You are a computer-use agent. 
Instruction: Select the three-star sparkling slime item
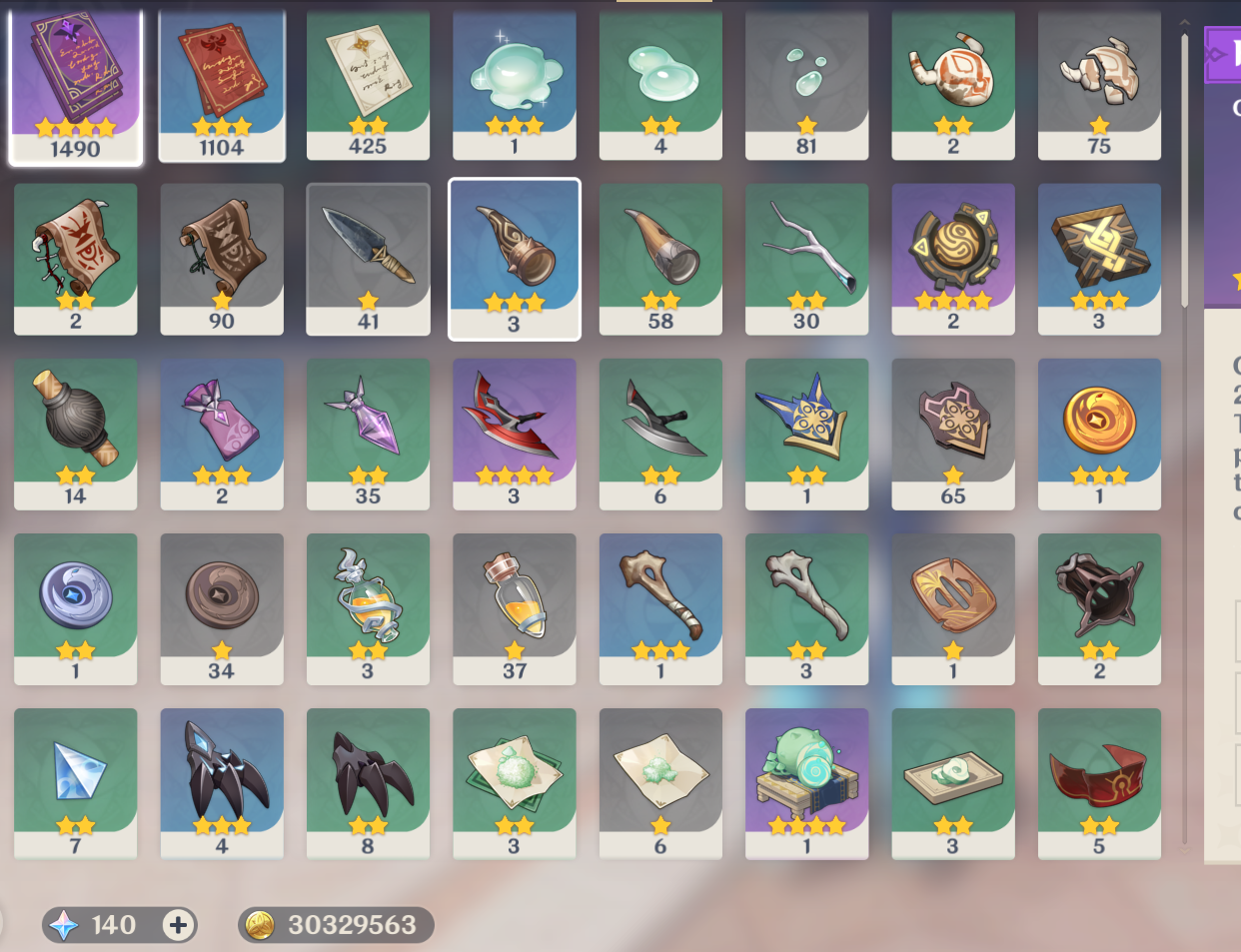[x=515, y=85]
